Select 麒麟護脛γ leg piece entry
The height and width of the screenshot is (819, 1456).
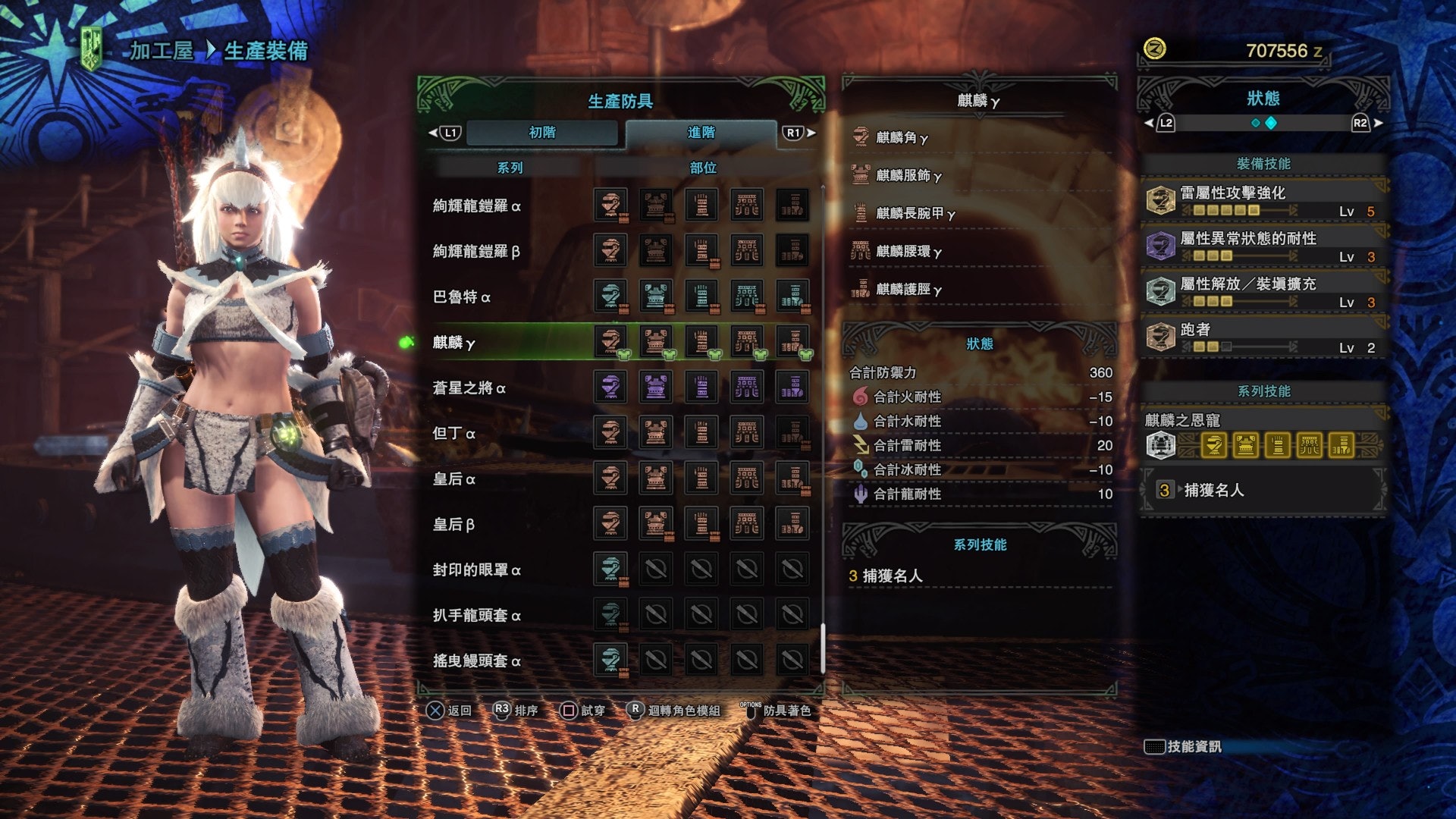tap(908, 289)
